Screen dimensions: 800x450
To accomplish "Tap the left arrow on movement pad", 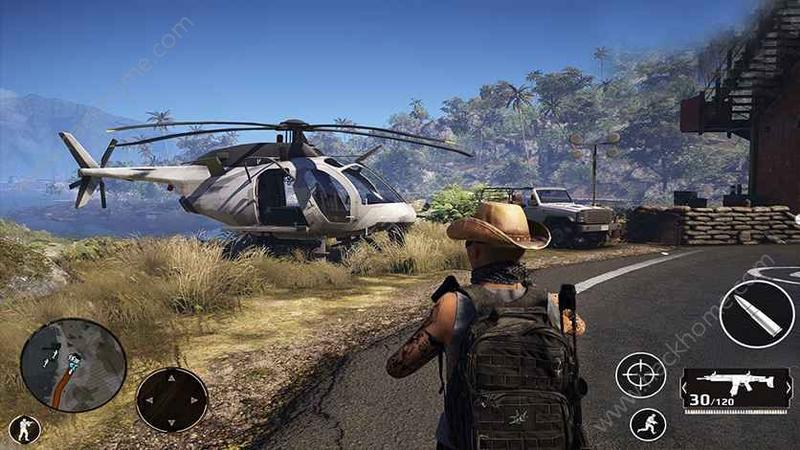I will click(149, 401).
